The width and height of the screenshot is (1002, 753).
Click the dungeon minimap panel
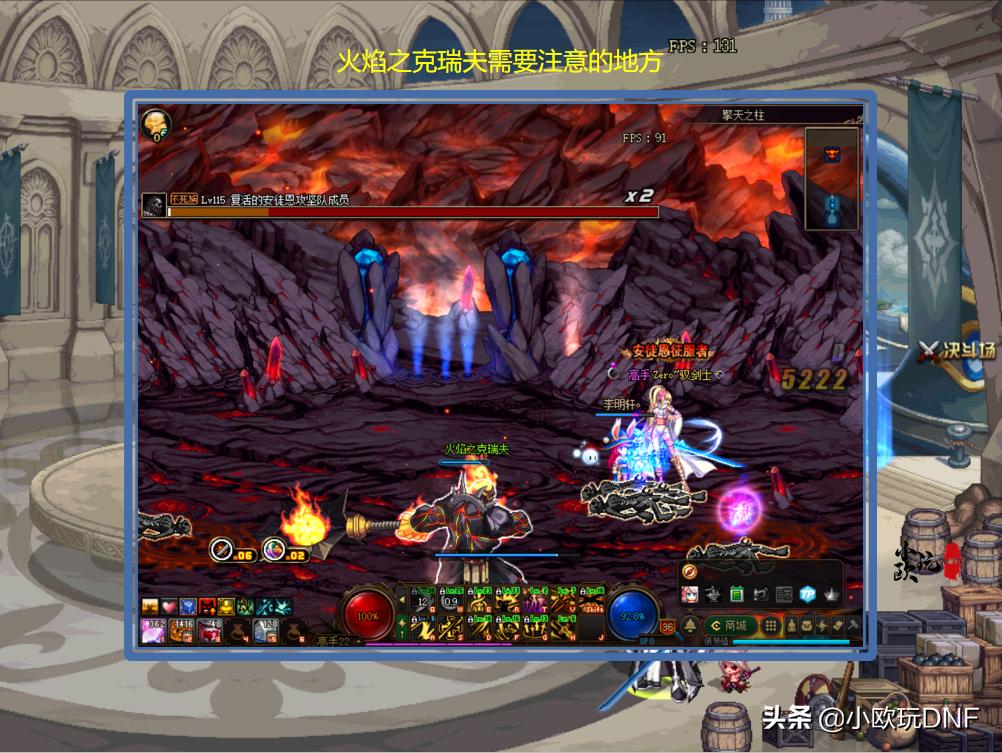831,178
